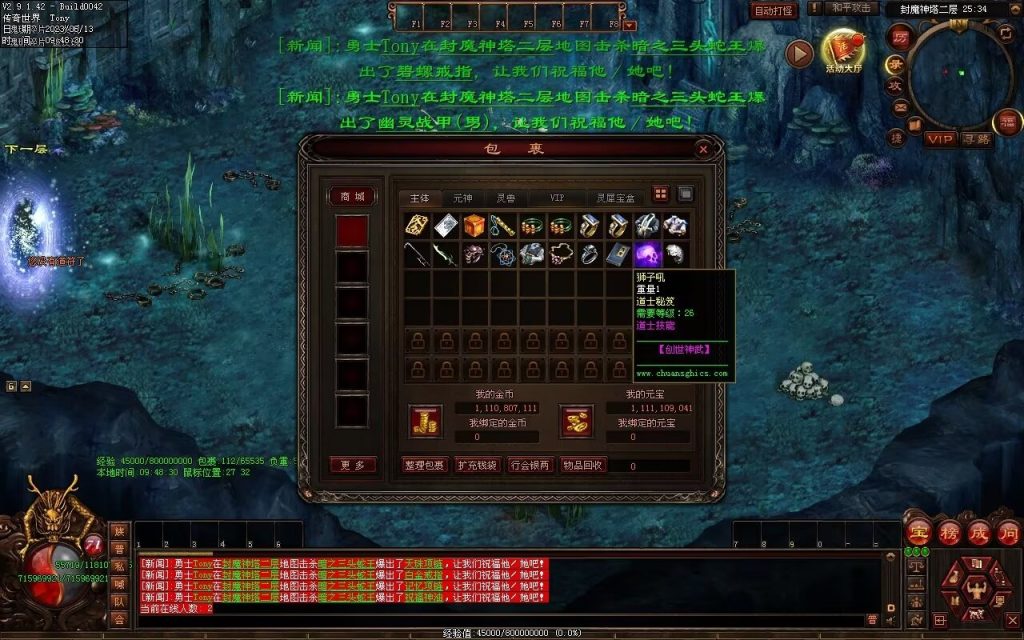Switch to the 灵兽 tab
The width and height of the screenshot is (1024, 640).
(506, 198)
